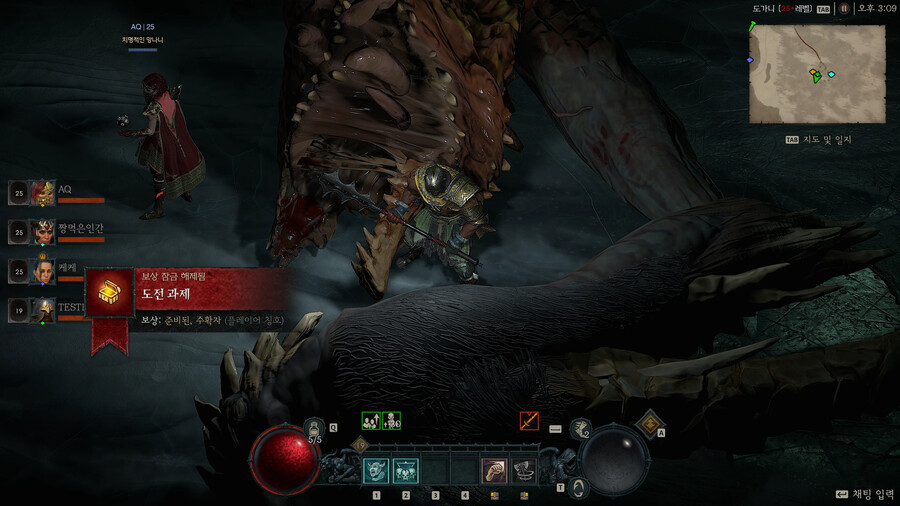Select party member 짱먹은인간's portrait
The image size is (900, 506).
pos(43,232)
